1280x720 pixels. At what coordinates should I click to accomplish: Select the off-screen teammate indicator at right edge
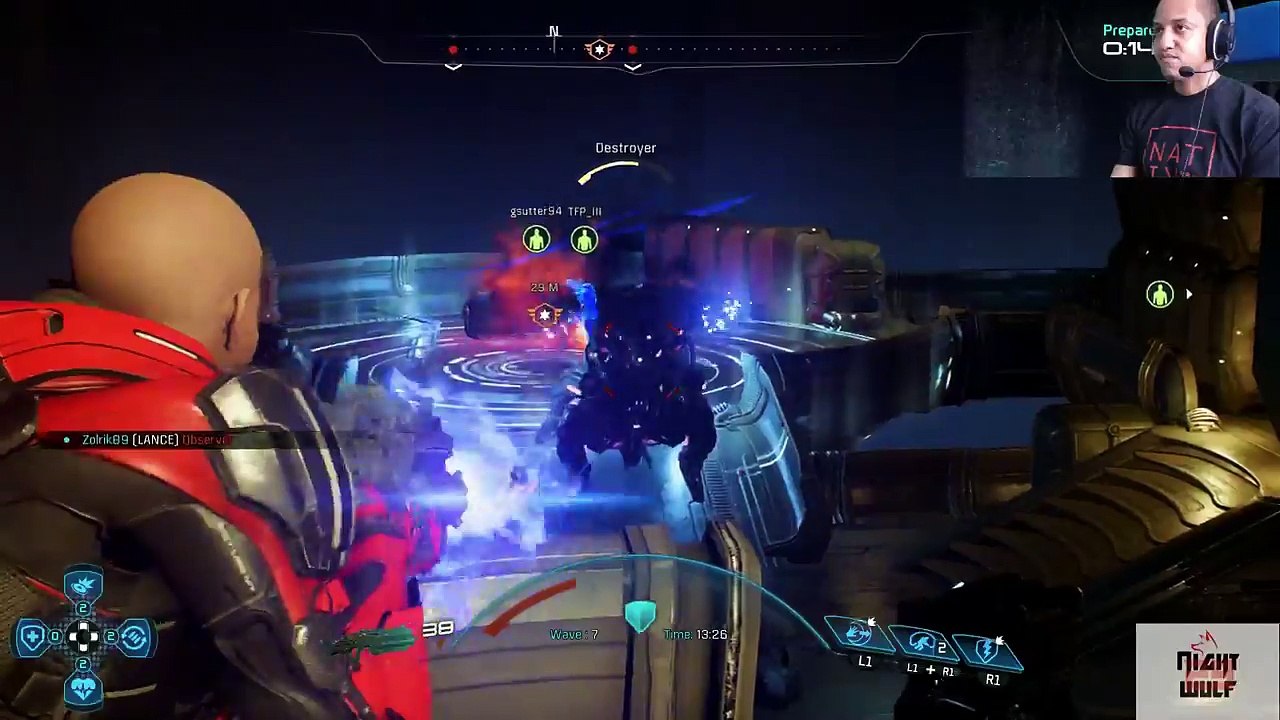(x=1160, y=294)
